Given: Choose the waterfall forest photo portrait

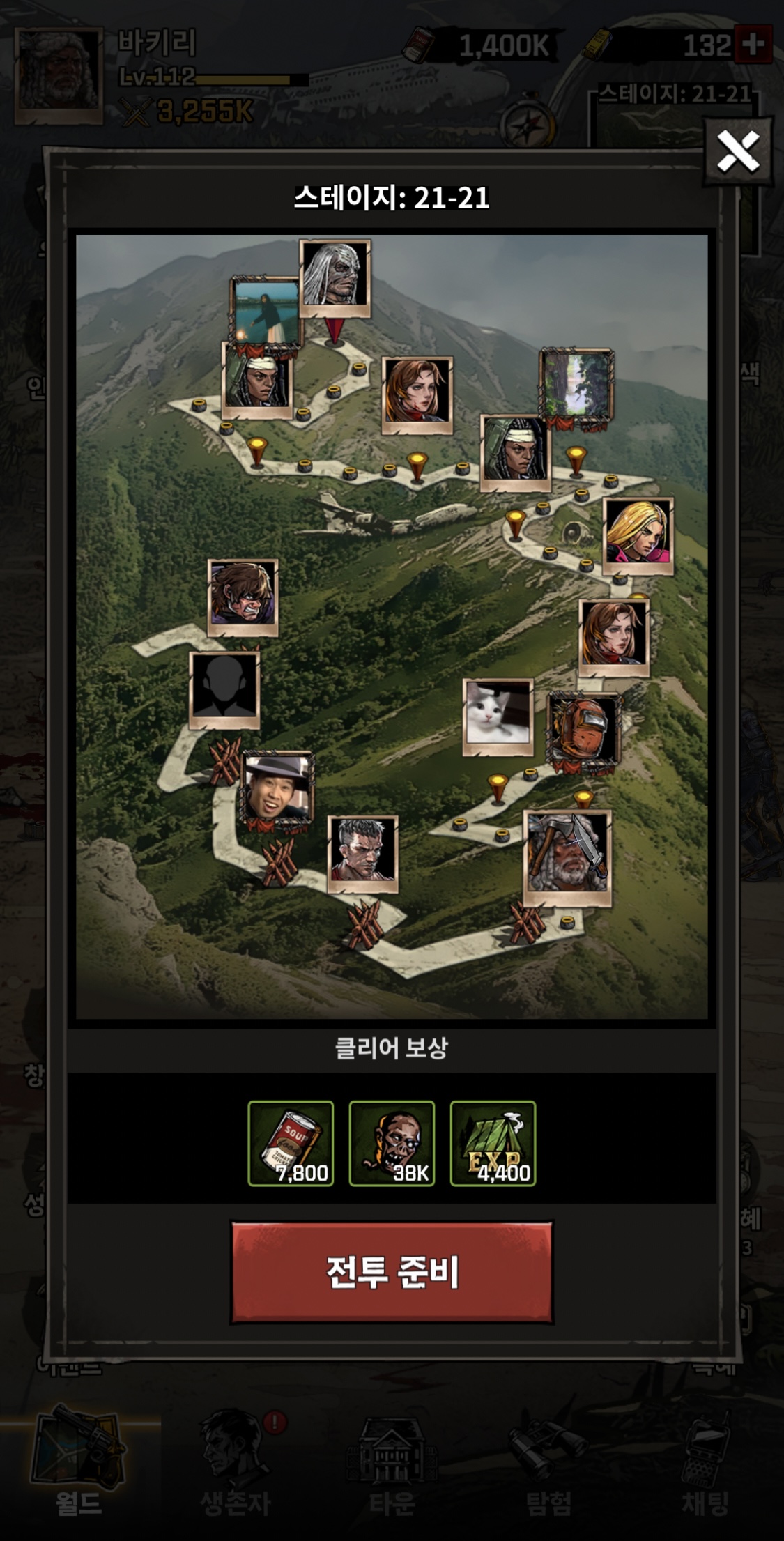Looking at the screenshot, I should pyautogui.click(x=576, y=385).
